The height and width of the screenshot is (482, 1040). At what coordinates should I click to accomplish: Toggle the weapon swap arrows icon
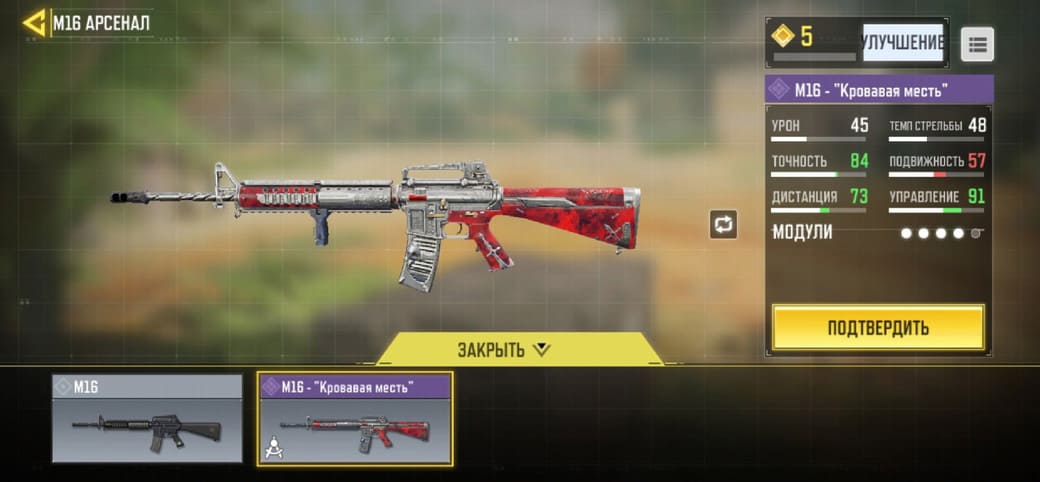723,224
